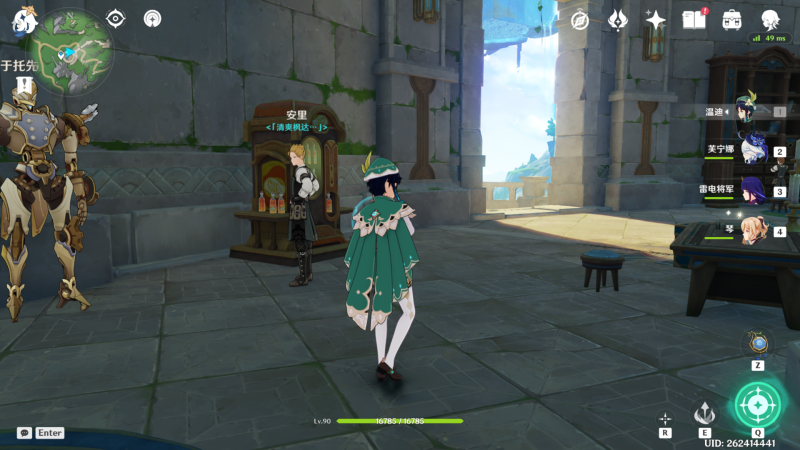
Task: Open the backpack inventory
Action: (732, 20)
